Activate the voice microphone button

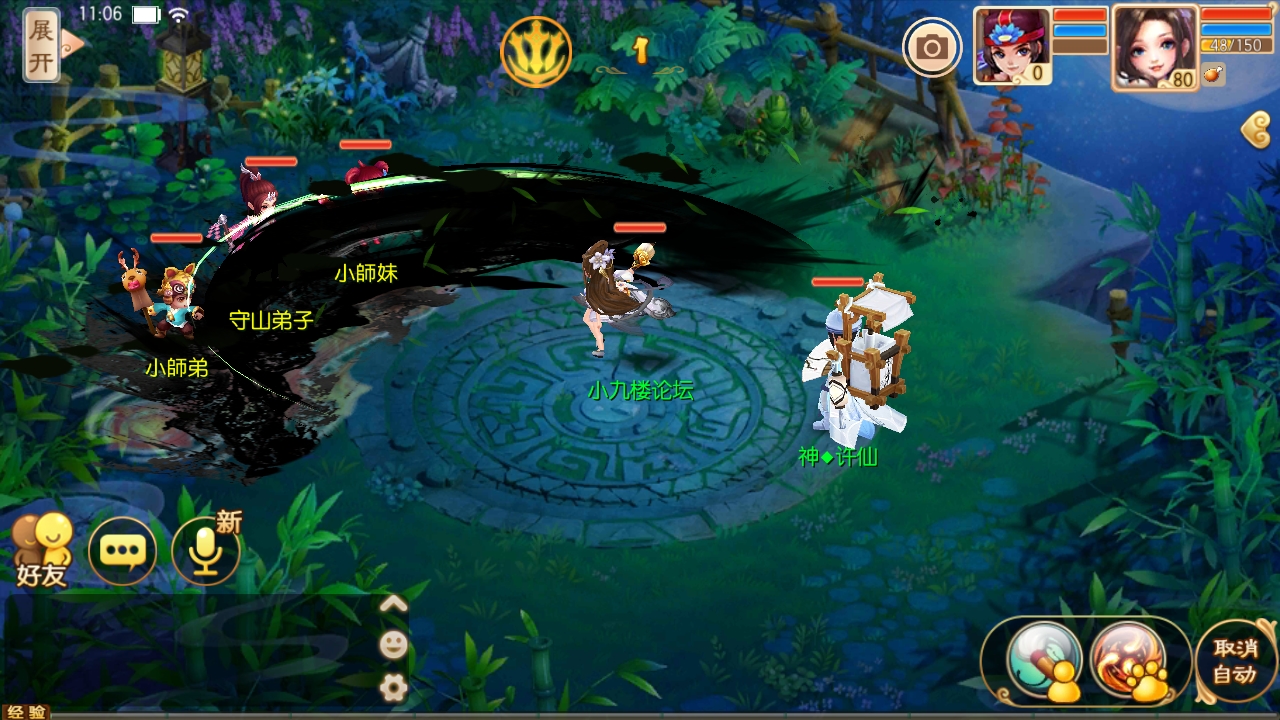point(206,550)
